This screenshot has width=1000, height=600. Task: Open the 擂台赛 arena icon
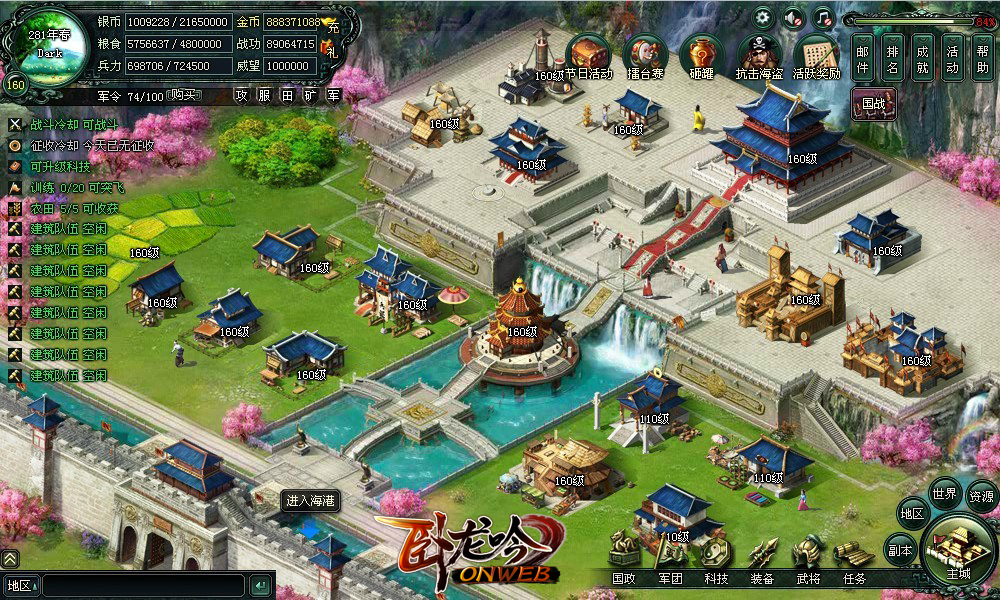coord(645,55)
